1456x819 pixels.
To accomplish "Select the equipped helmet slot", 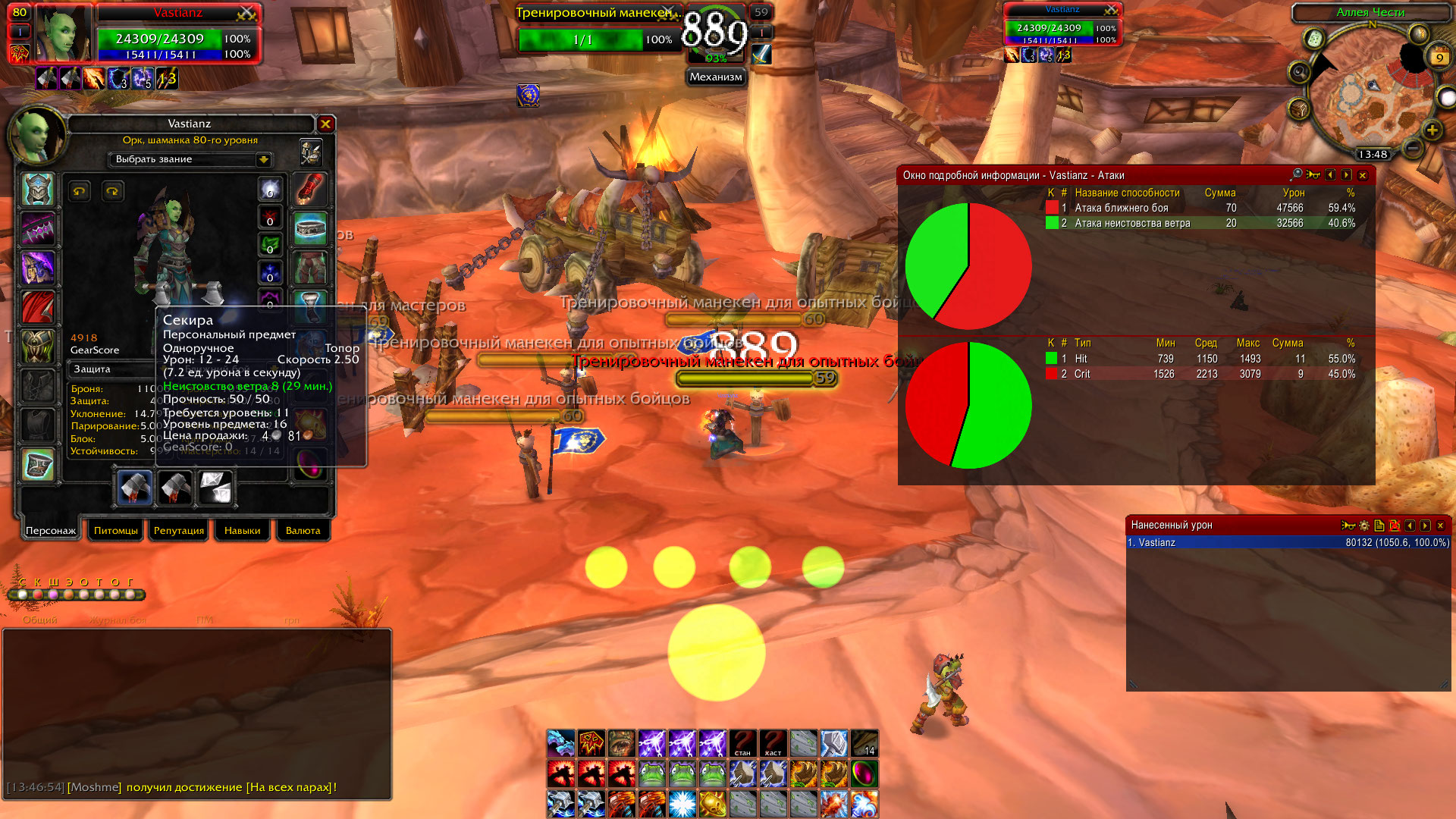I will click(38, 190).
